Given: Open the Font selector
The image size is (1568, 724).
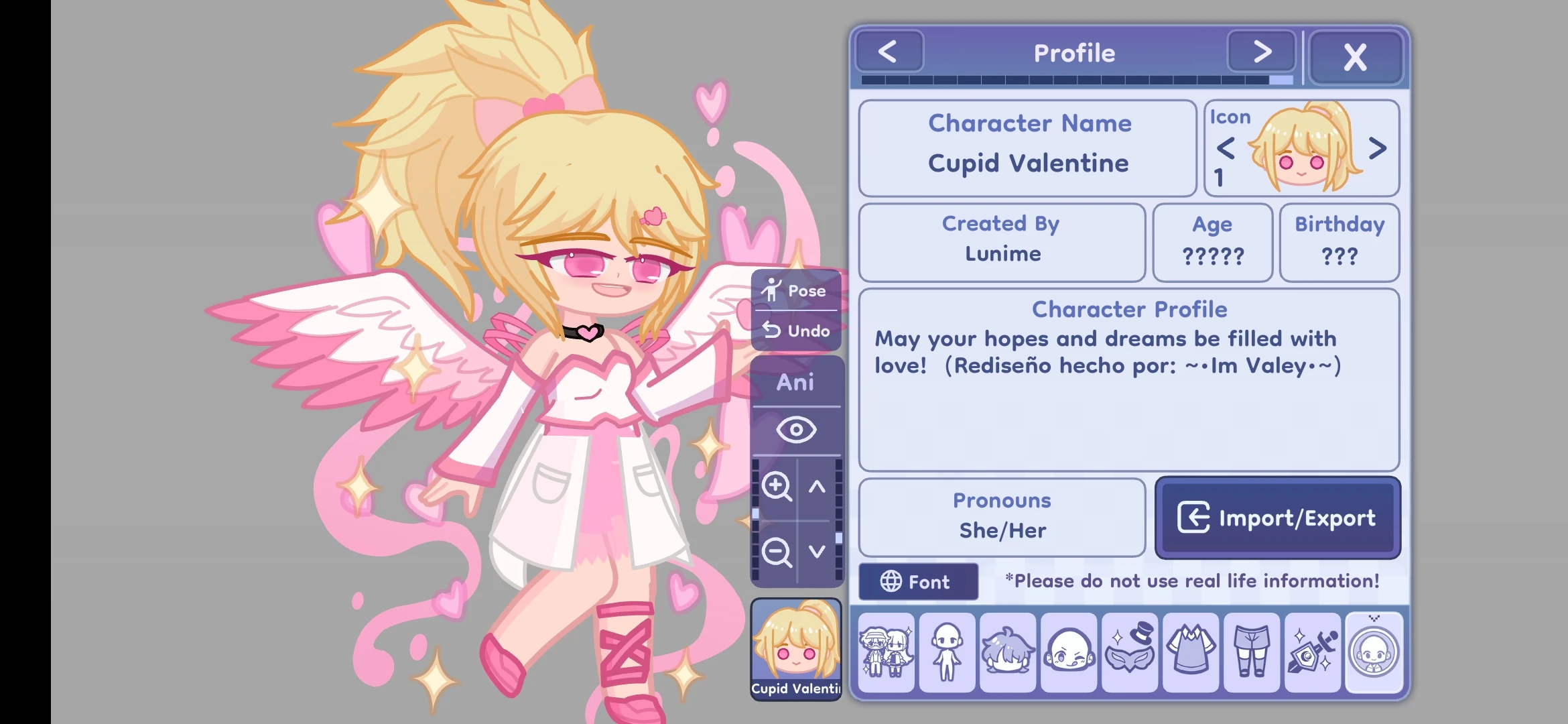Looking at the screenshot, I should click(x=918, y=581).
